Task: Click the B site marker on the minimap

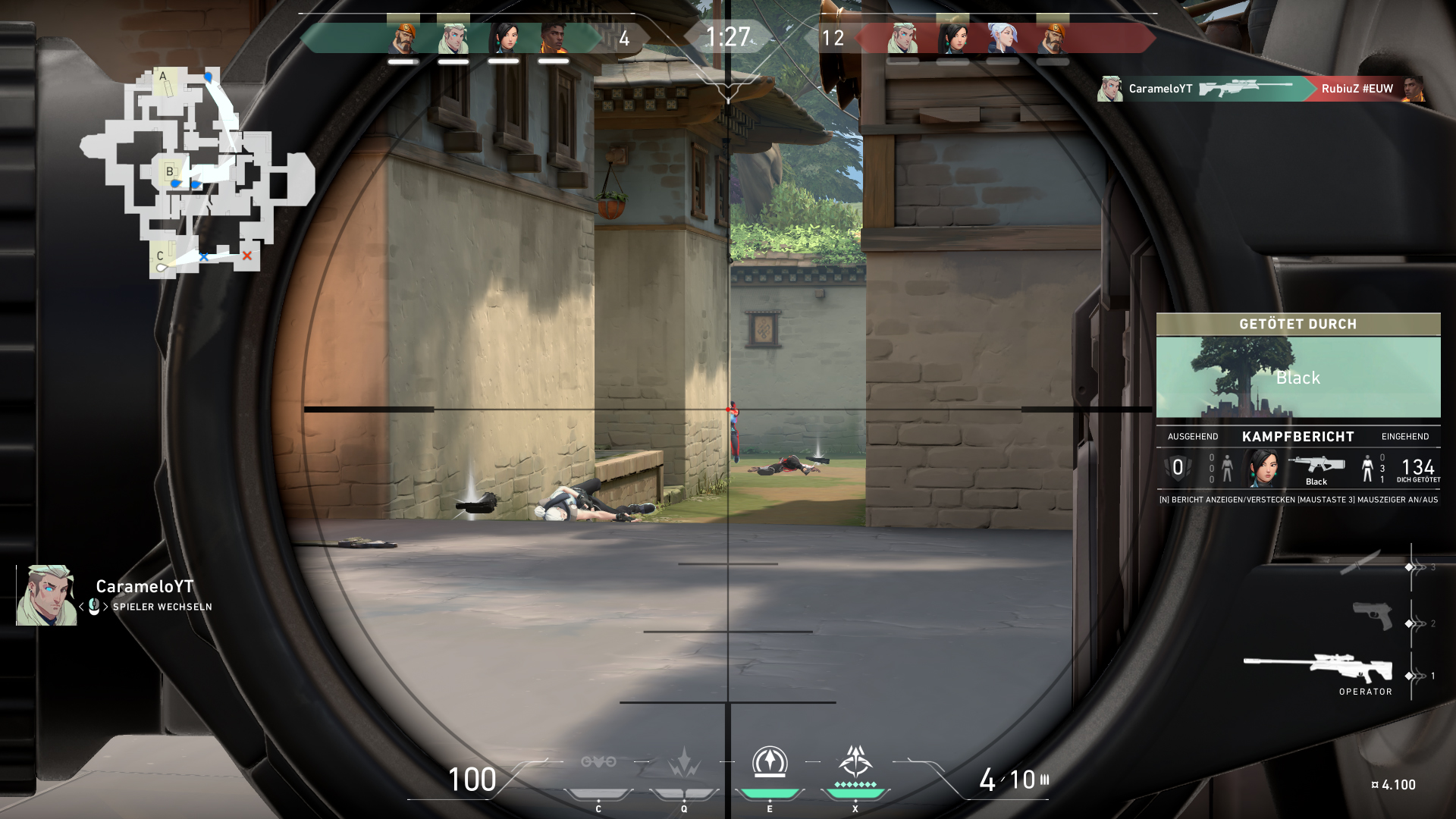Action: tap(170, 171)
